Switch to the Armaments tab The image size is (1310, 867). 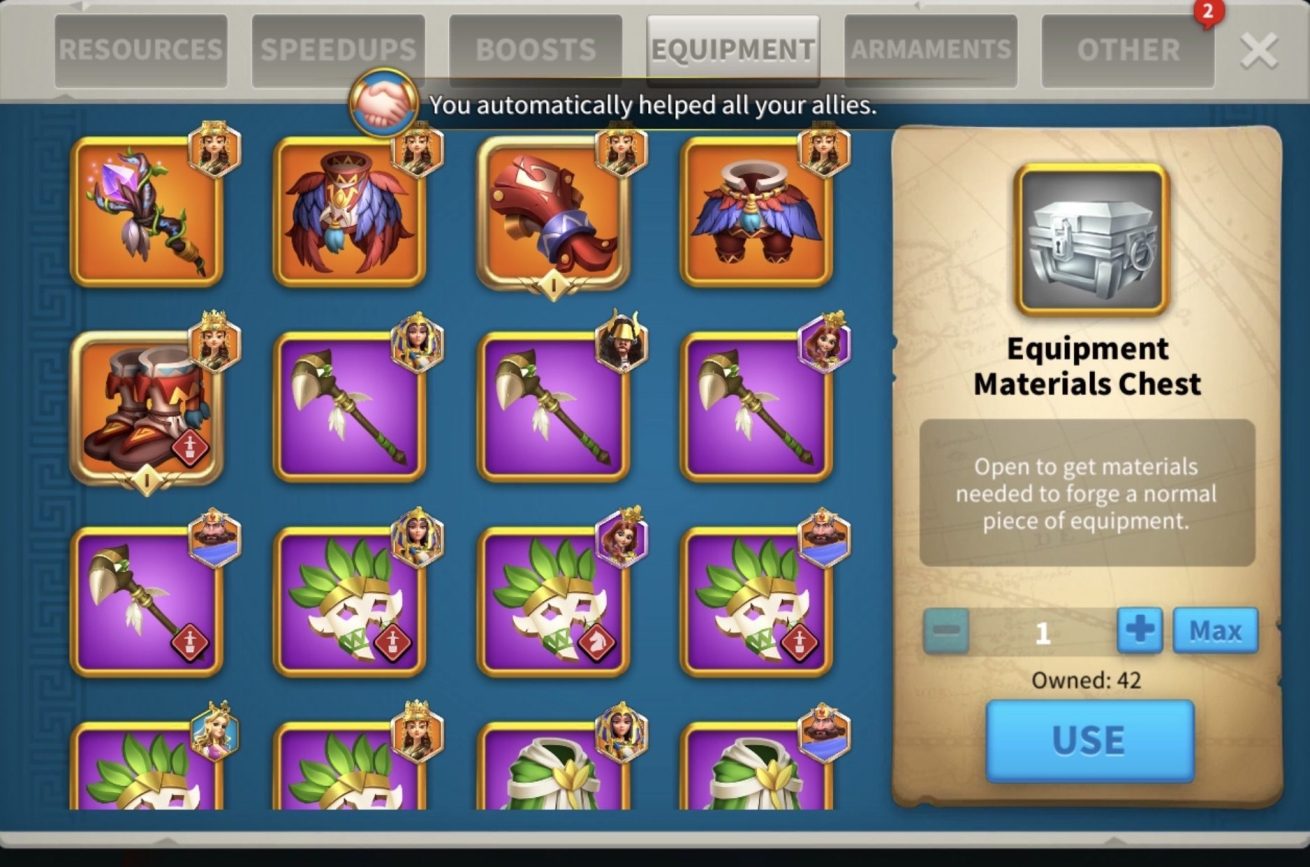pos(930,50)
